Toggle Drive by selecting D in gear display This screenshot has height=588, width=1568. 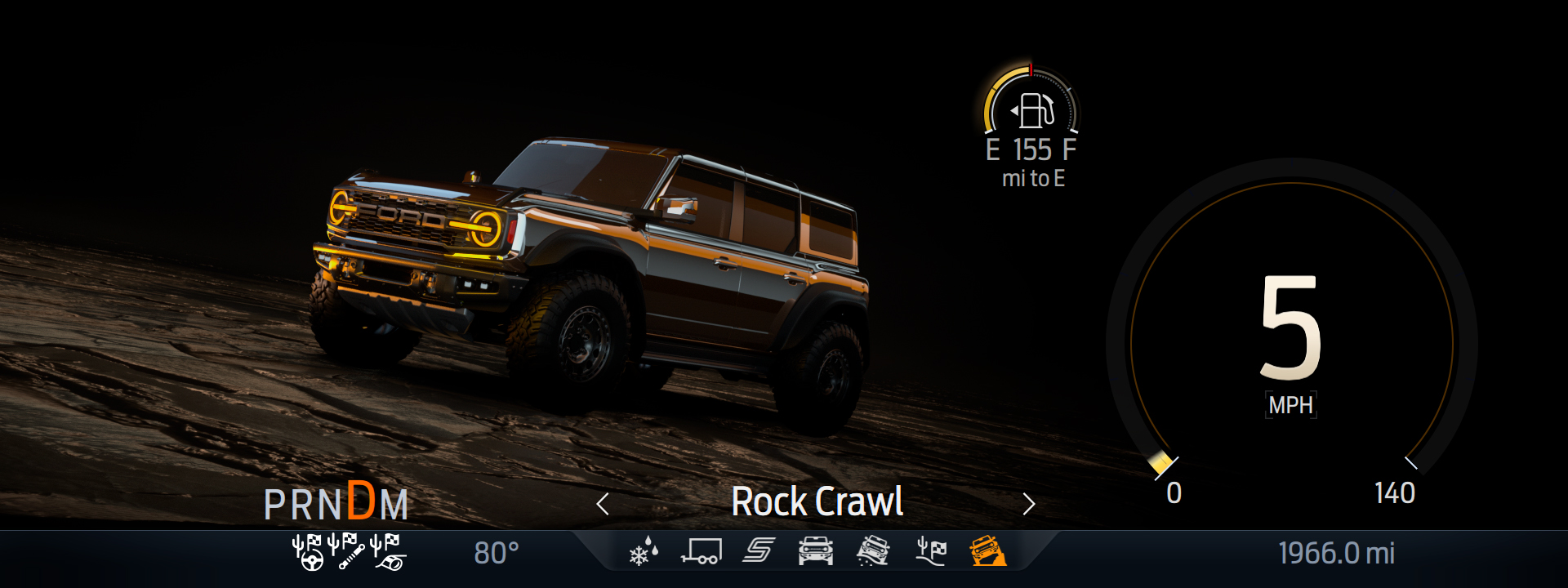tap(357, 503)
